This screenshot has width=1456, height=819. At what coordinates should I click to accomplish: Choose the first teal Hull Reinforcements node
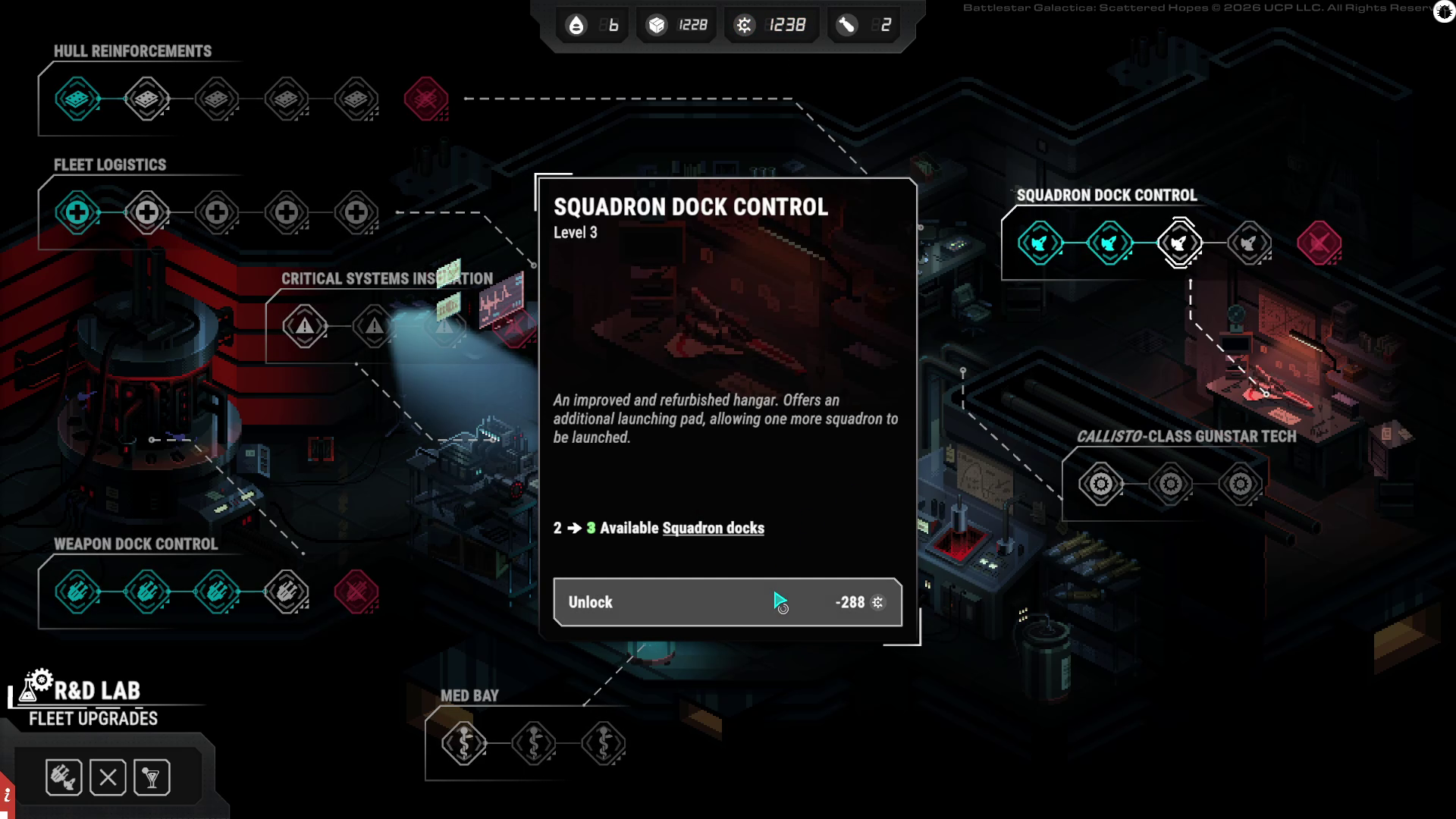[77, 99]
